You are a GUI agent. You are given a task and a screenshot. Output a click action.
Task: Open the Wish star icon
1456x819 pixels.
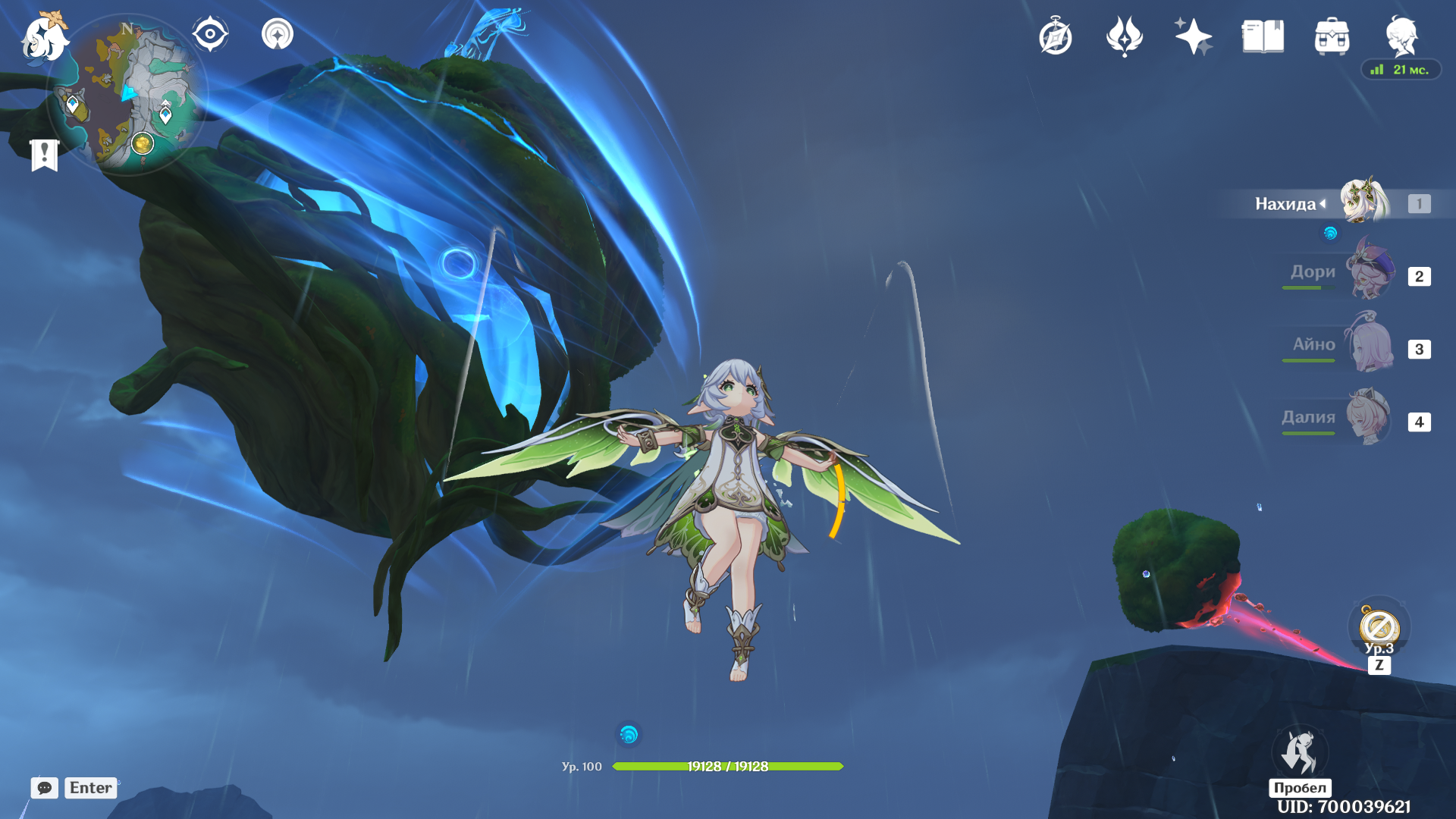(x=1194, y=36)
